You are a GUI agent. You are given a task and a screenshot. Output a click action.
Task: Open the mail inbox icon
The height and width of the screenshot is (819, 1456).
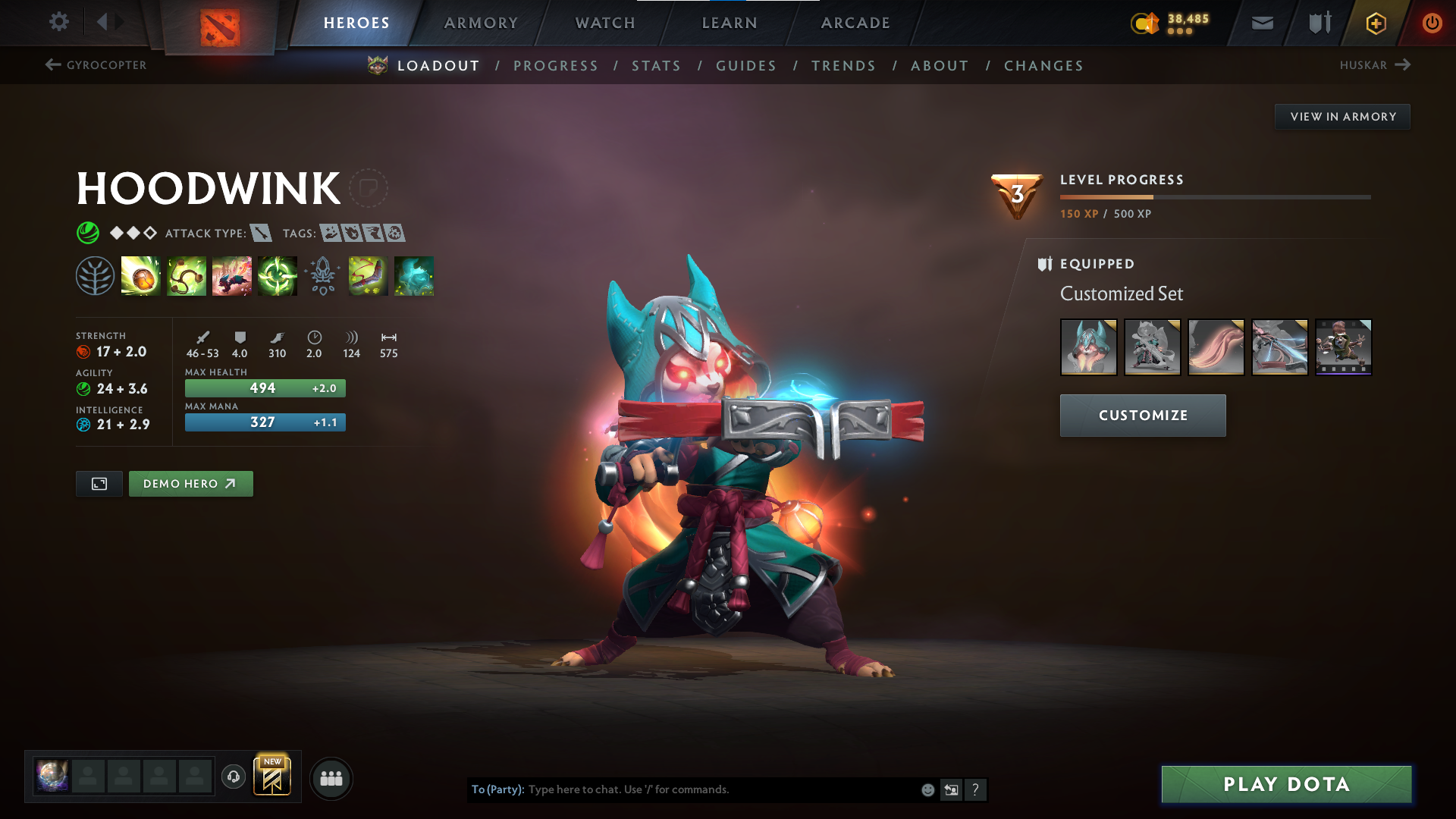[x=1261, y=23]
